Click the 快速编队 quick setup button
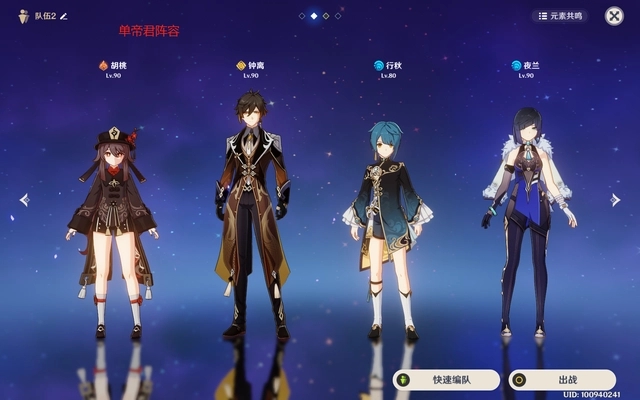The image size is (640, 400). pos(445,380)
